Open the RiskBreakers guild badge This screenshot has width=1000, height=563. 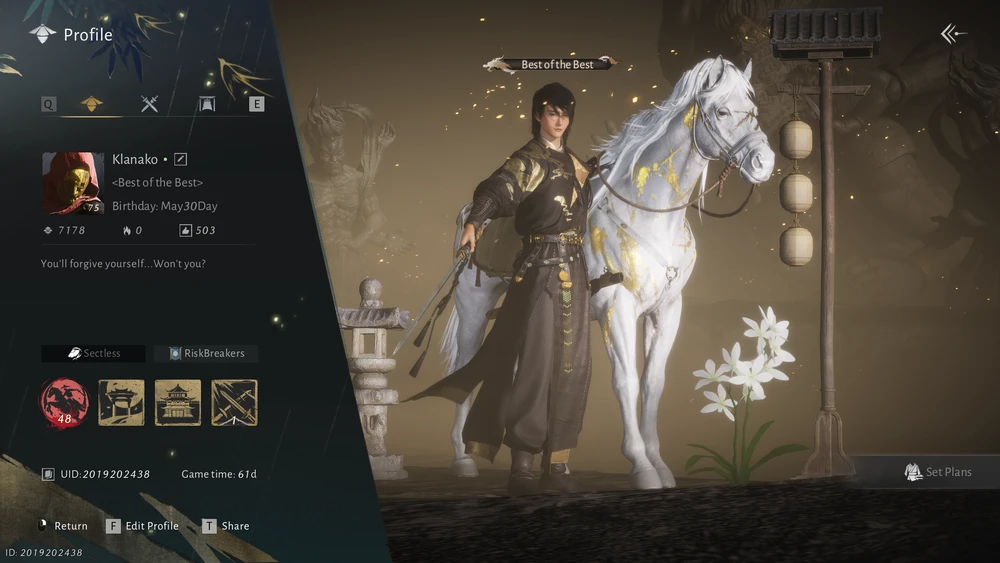click(206, 353)
